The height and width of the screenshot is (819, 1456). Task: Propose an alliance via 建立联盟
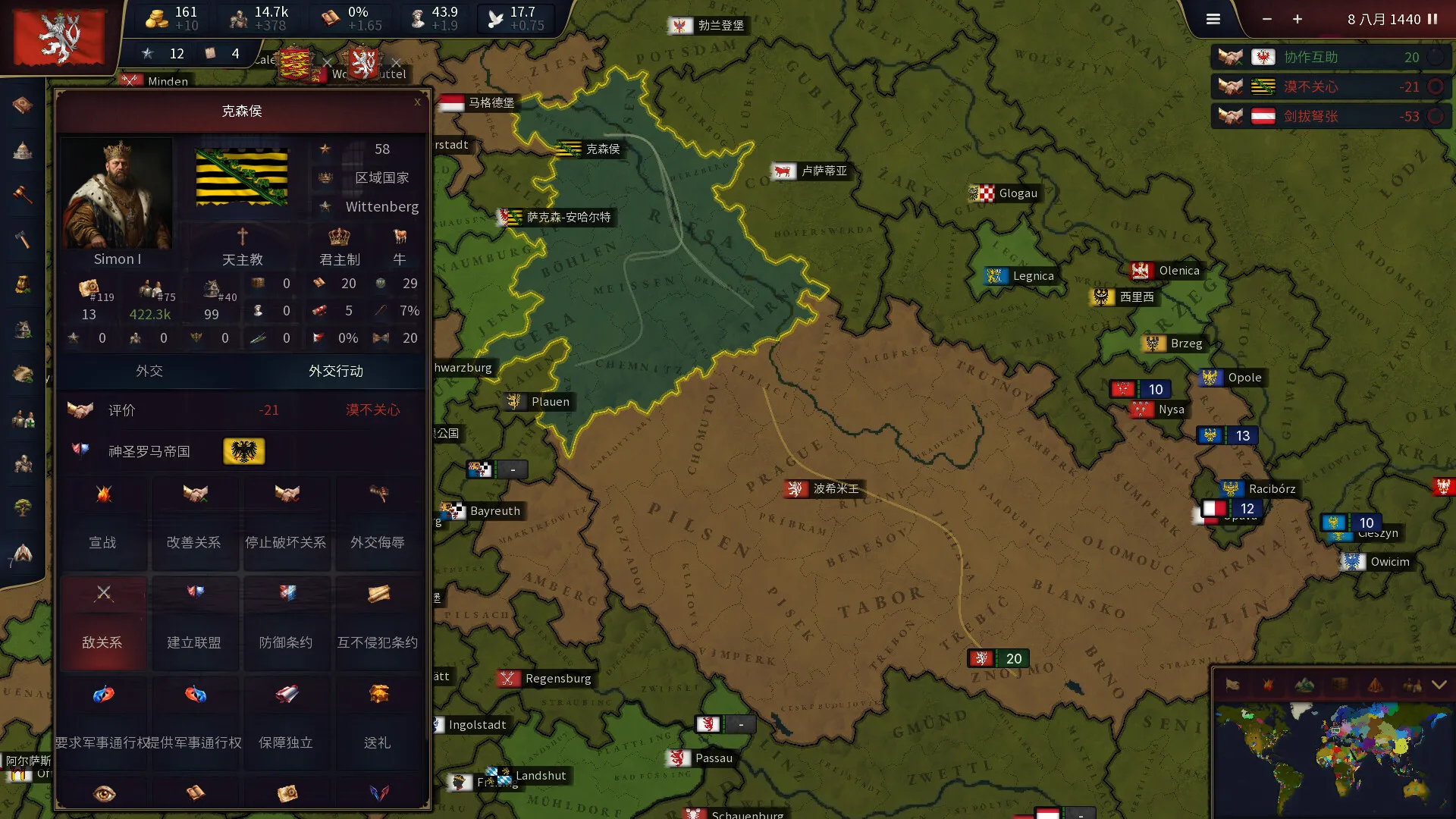click(194, 623)
